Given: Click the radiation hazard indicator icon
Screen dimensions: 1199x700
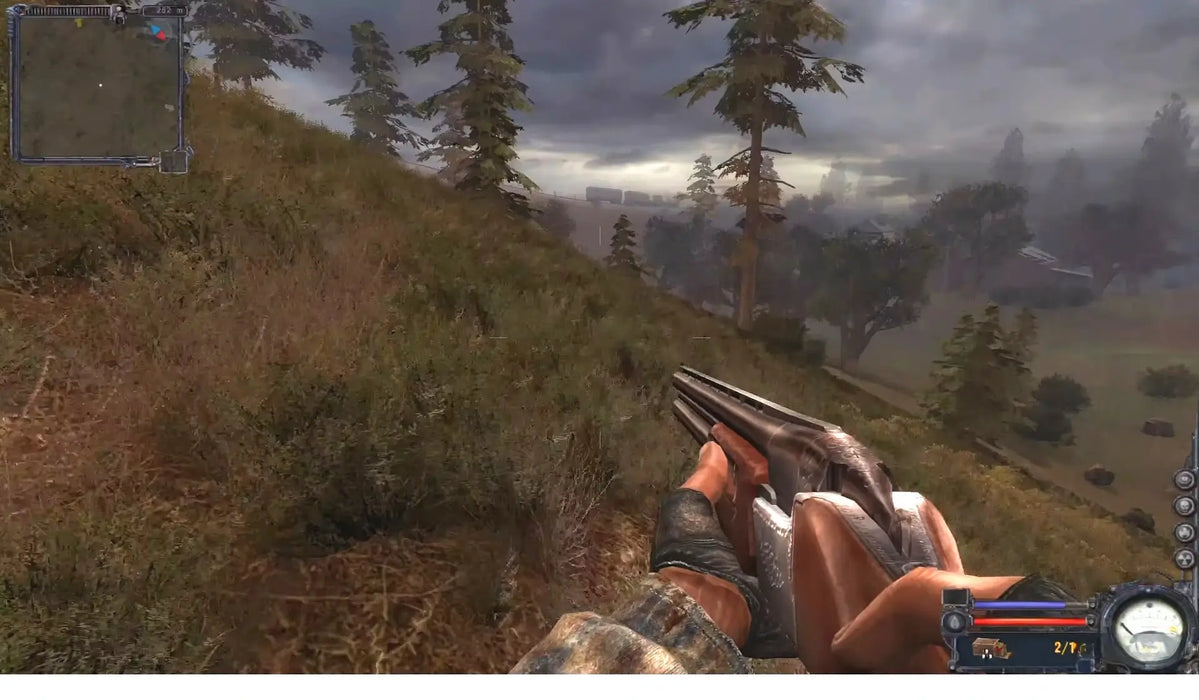Looking at the screenshot, I should point(1184,559).
